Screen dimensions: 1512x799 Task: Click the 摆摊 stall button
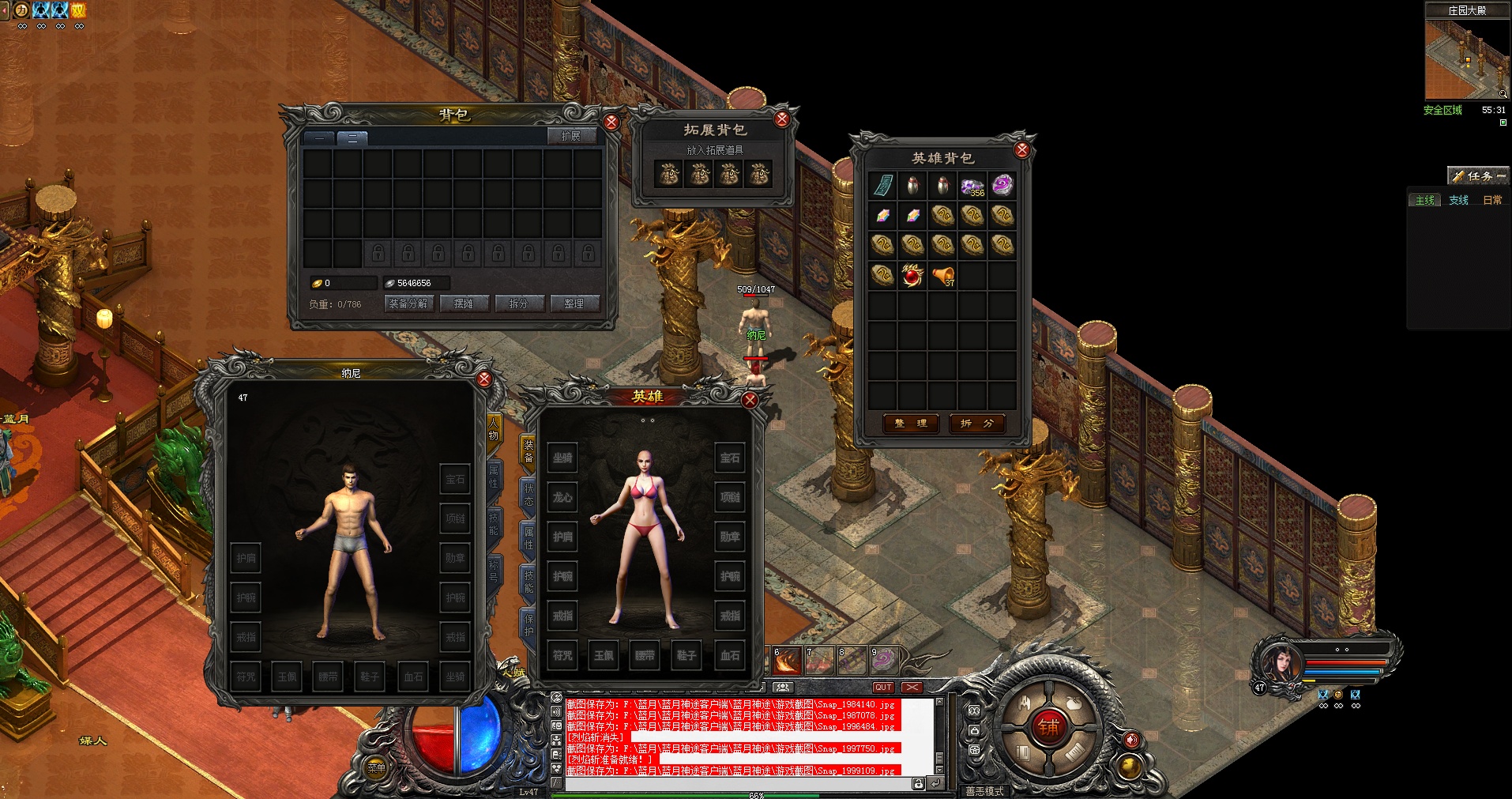click(464, 303)
